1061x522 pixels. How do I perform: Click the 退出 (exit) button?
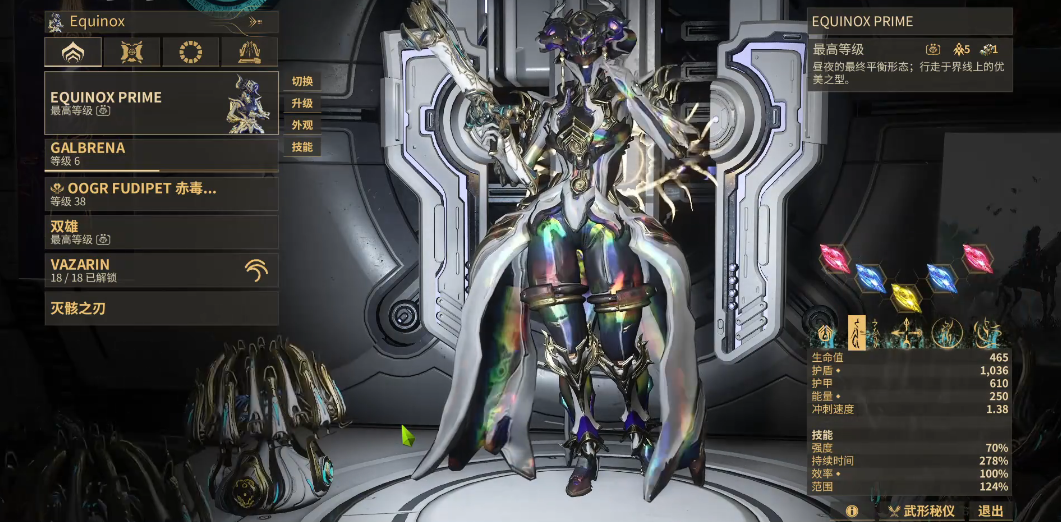point(990,511)
